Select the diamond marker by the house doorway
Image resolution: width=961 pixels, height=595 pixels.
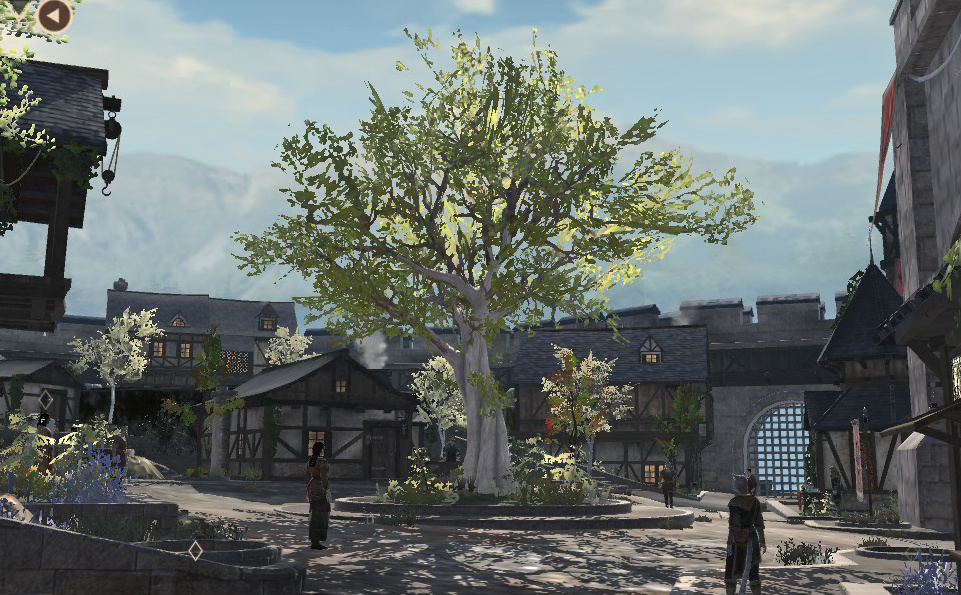pyautogui.click(x=46, y=399)
